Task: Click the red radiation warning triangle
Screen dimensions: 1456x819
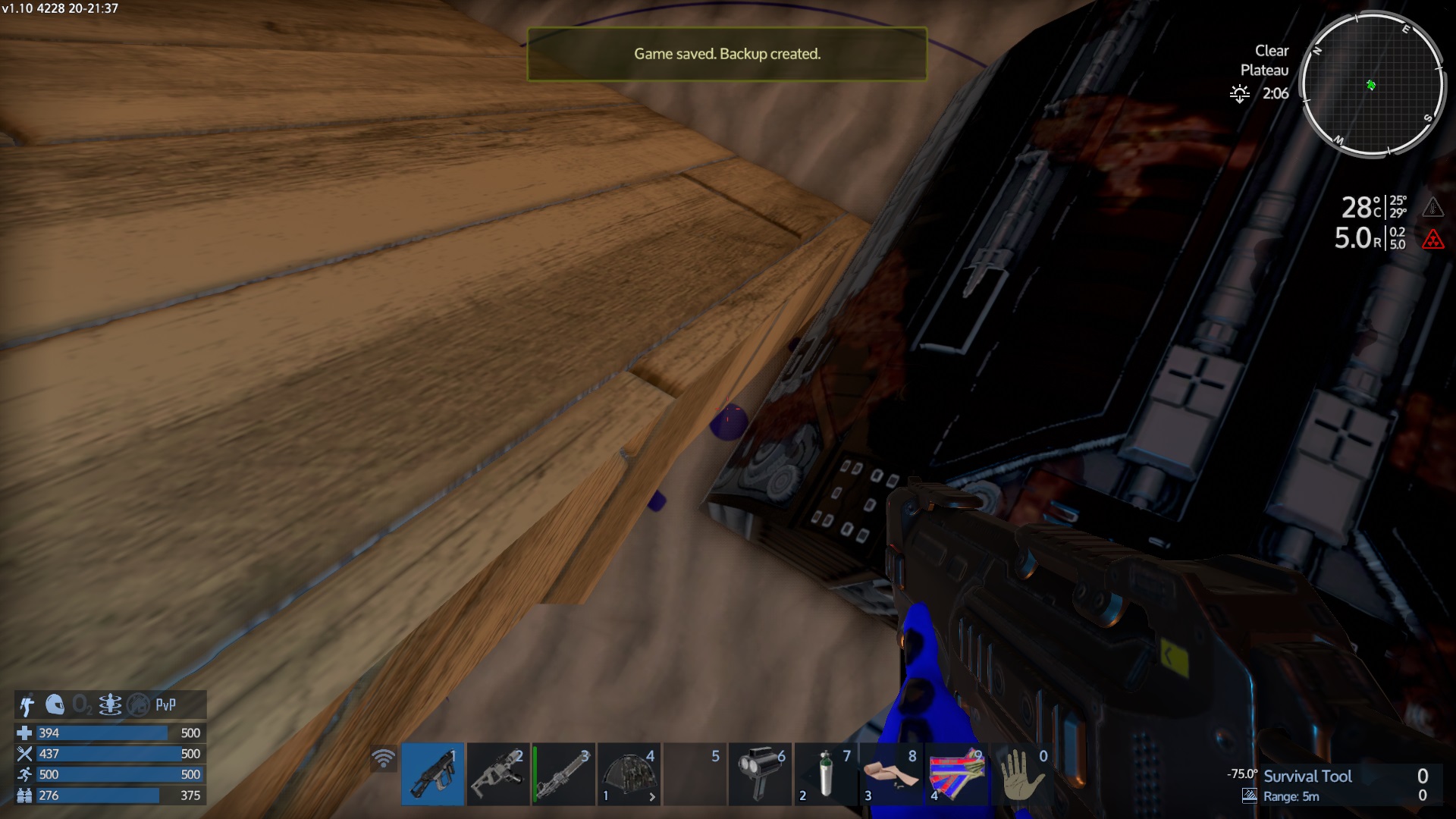Action: tap(1432, 240)
